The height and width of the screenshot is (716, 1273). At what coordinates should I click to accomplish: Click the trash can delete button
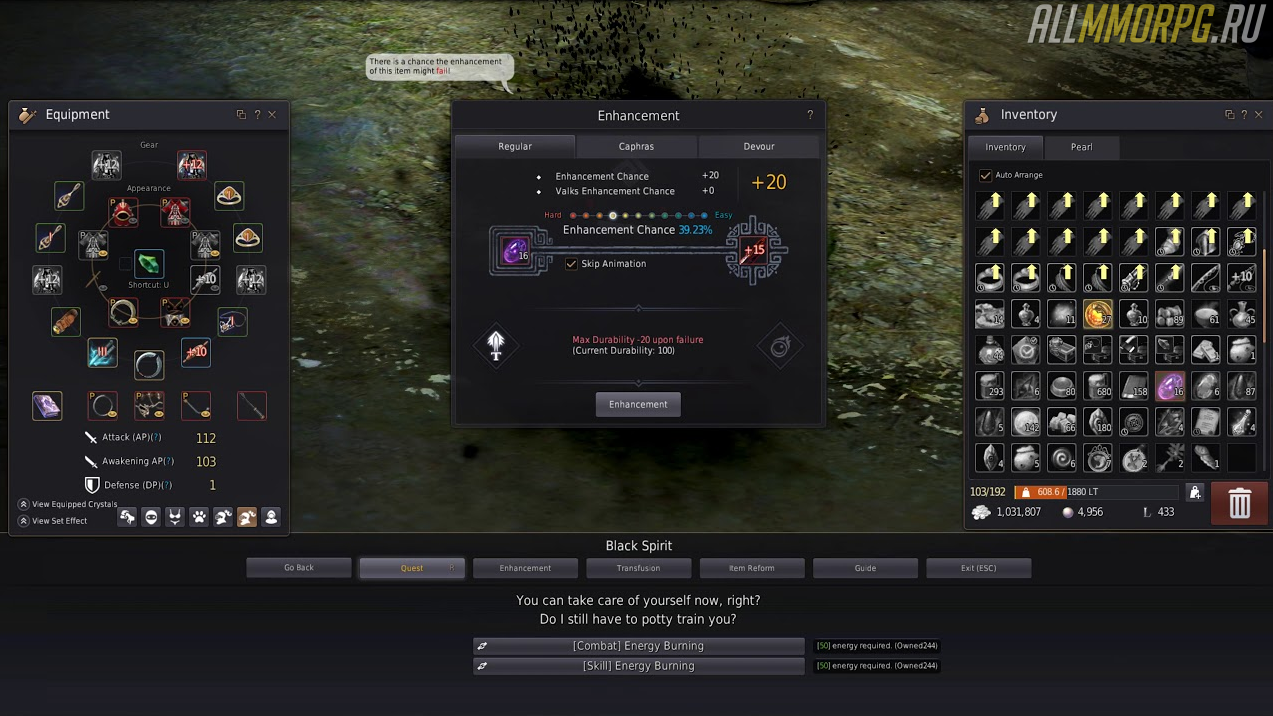tap(1239, 503)
